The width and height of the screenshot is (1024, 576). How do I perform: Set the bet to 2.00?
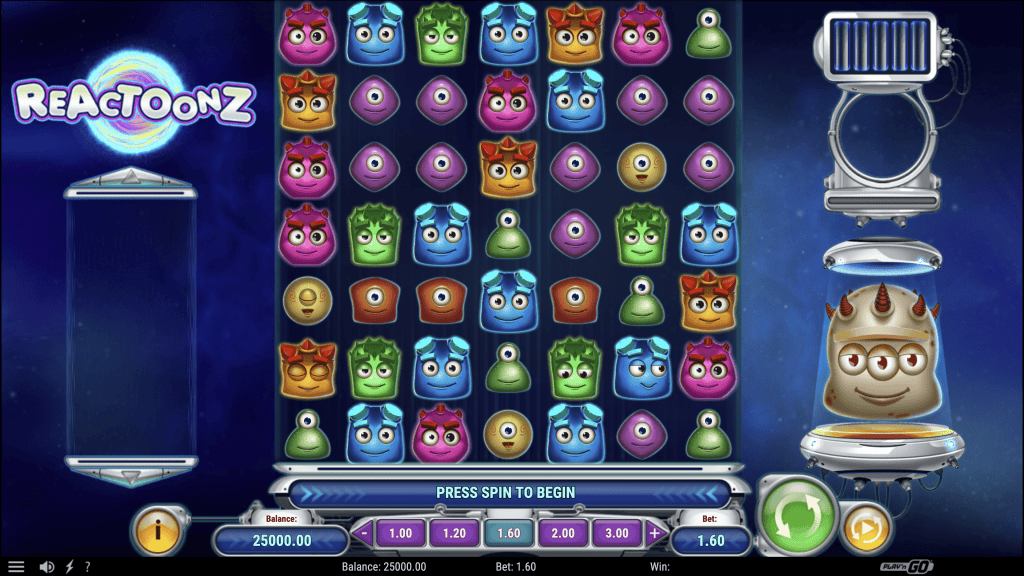click(x=562, y=533)
